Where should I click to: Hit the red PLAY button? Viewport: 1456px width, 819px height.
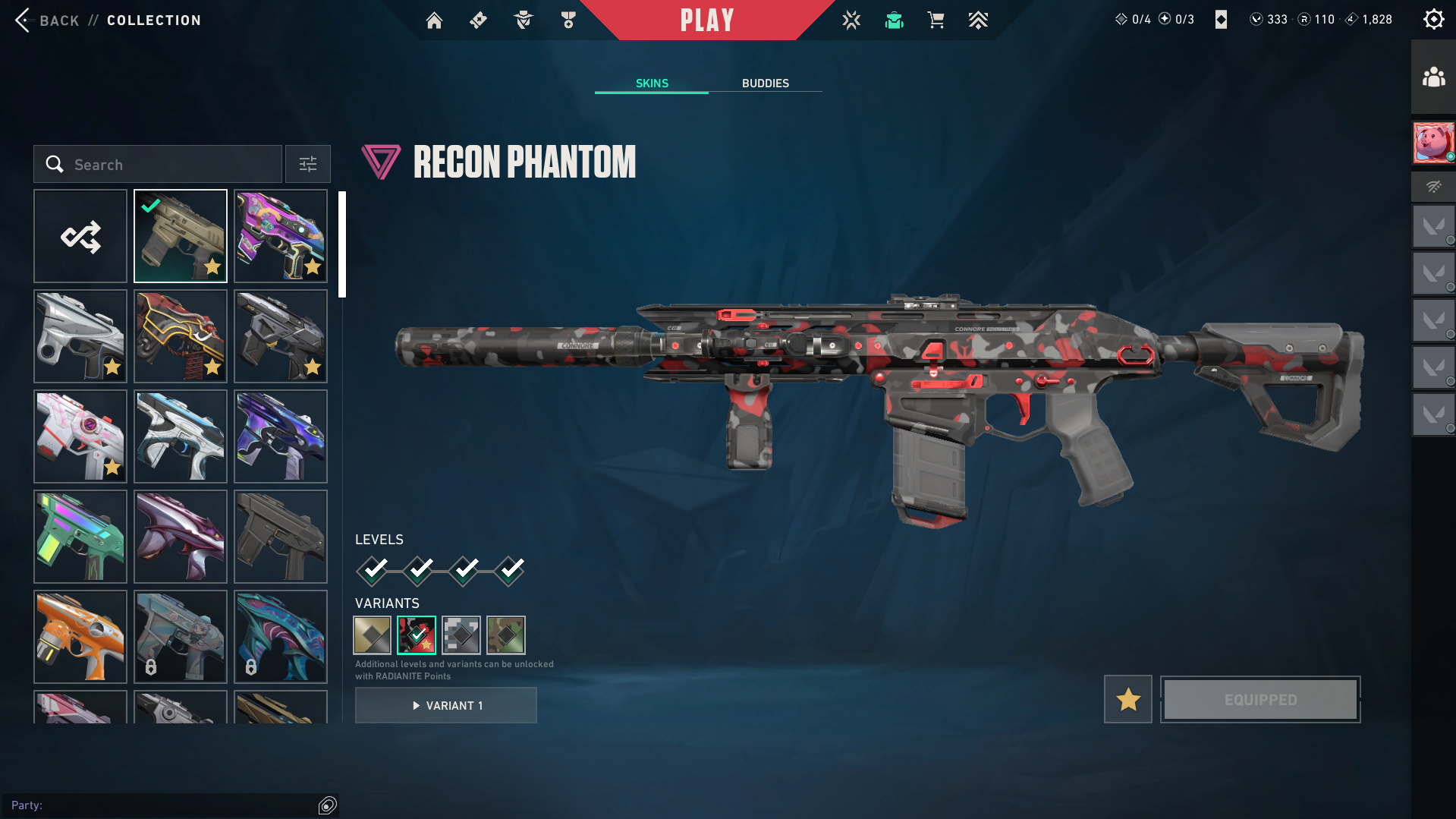coord(706,20)
